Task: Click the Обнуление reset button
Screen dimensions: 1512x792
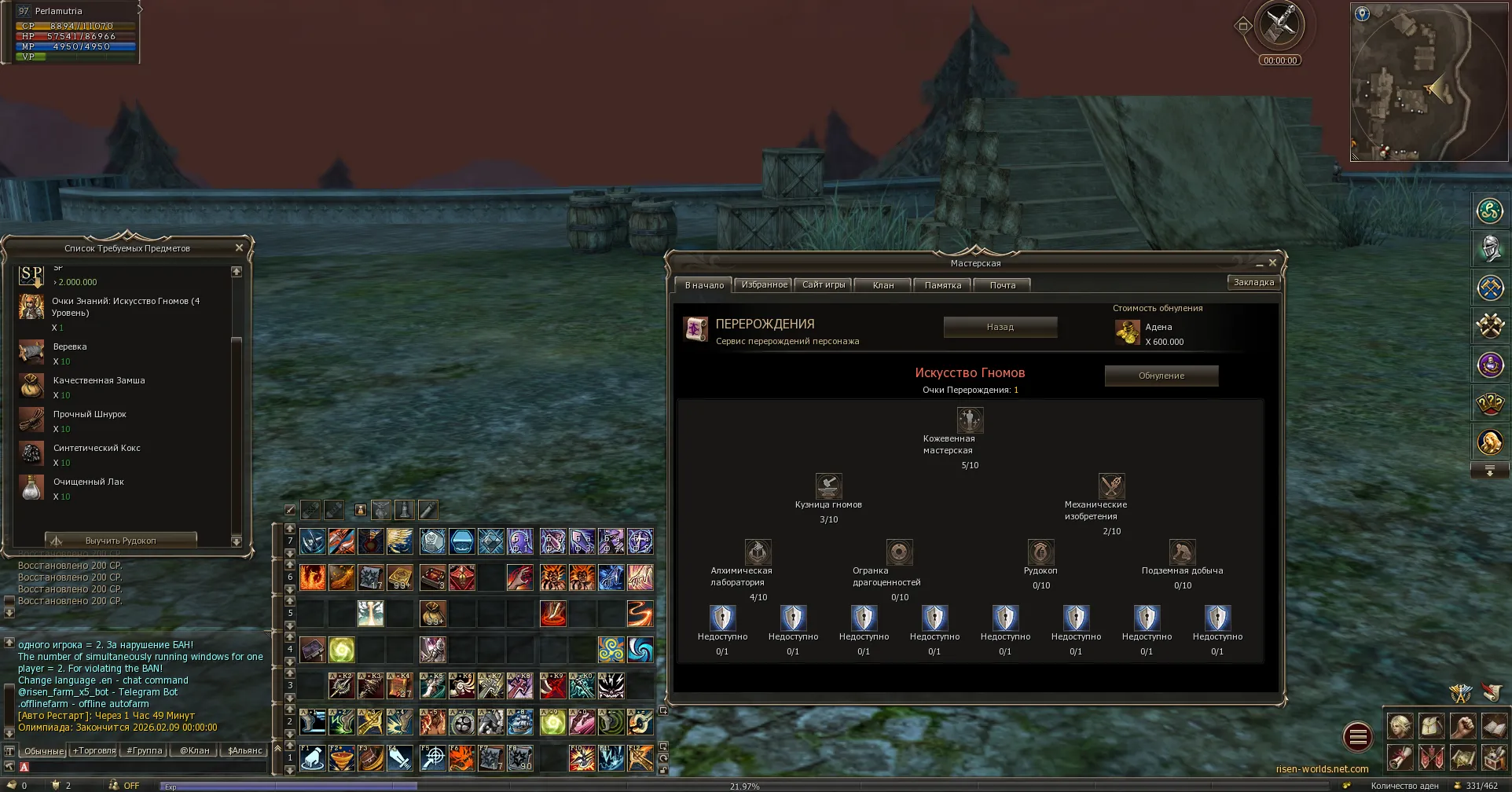Action: [x=1161, y=376]
